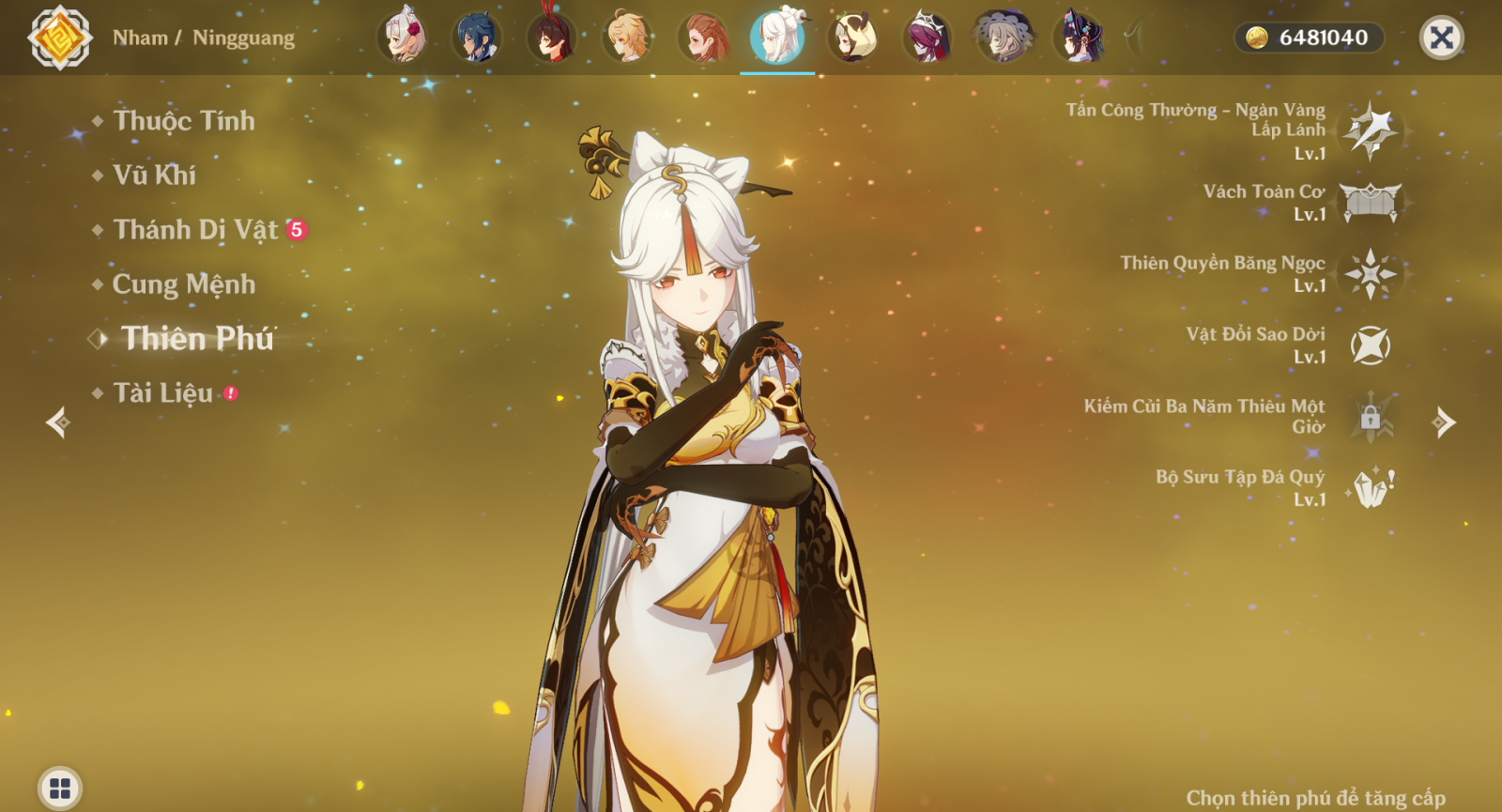Select the normal attack talent Ngàn Vàng Lấp Lánh
1502x812 pixels.
pos(1371,130)
